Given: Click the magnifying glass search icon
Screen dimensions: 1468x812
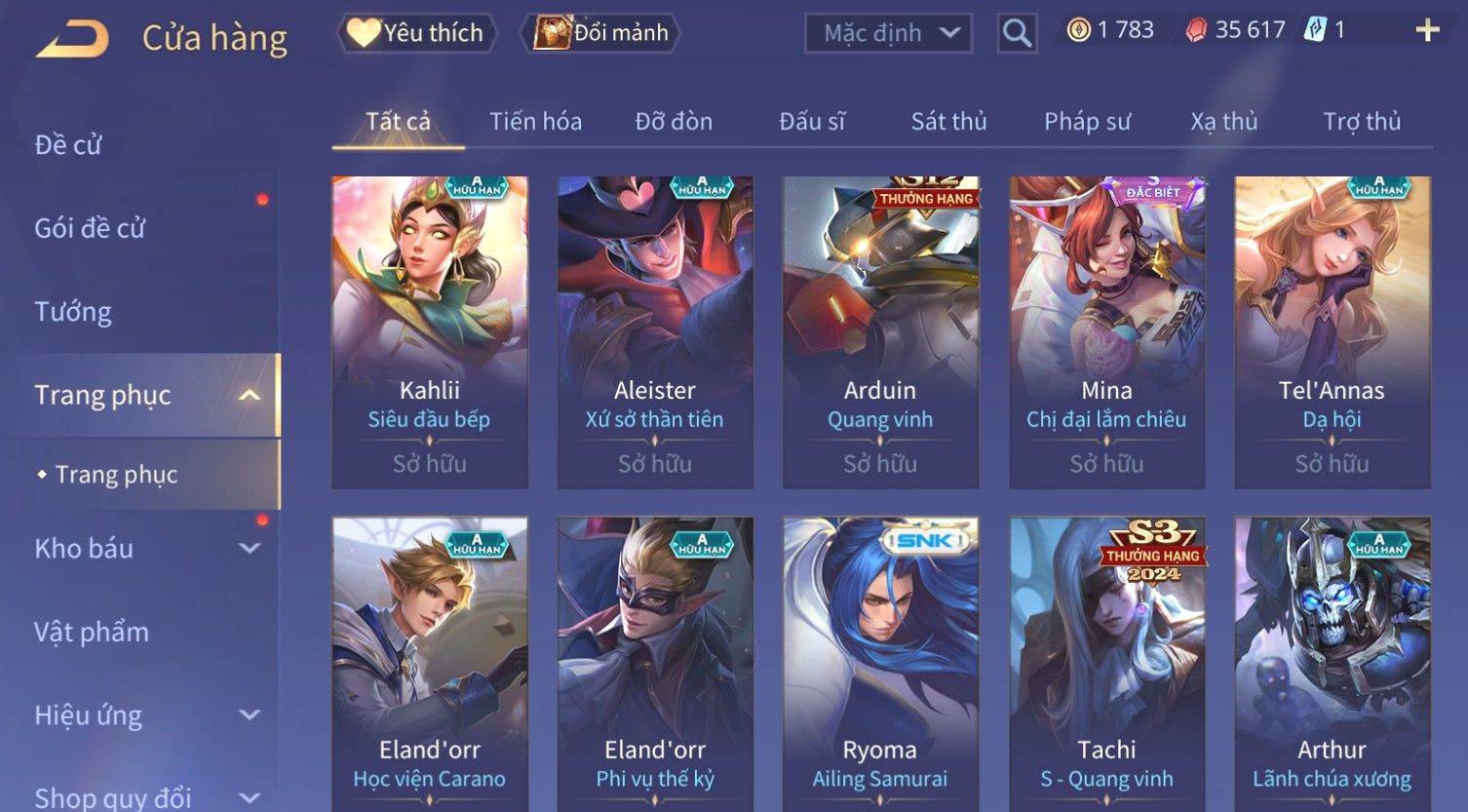Looking at the screenshot, I should click(1017, 34).
